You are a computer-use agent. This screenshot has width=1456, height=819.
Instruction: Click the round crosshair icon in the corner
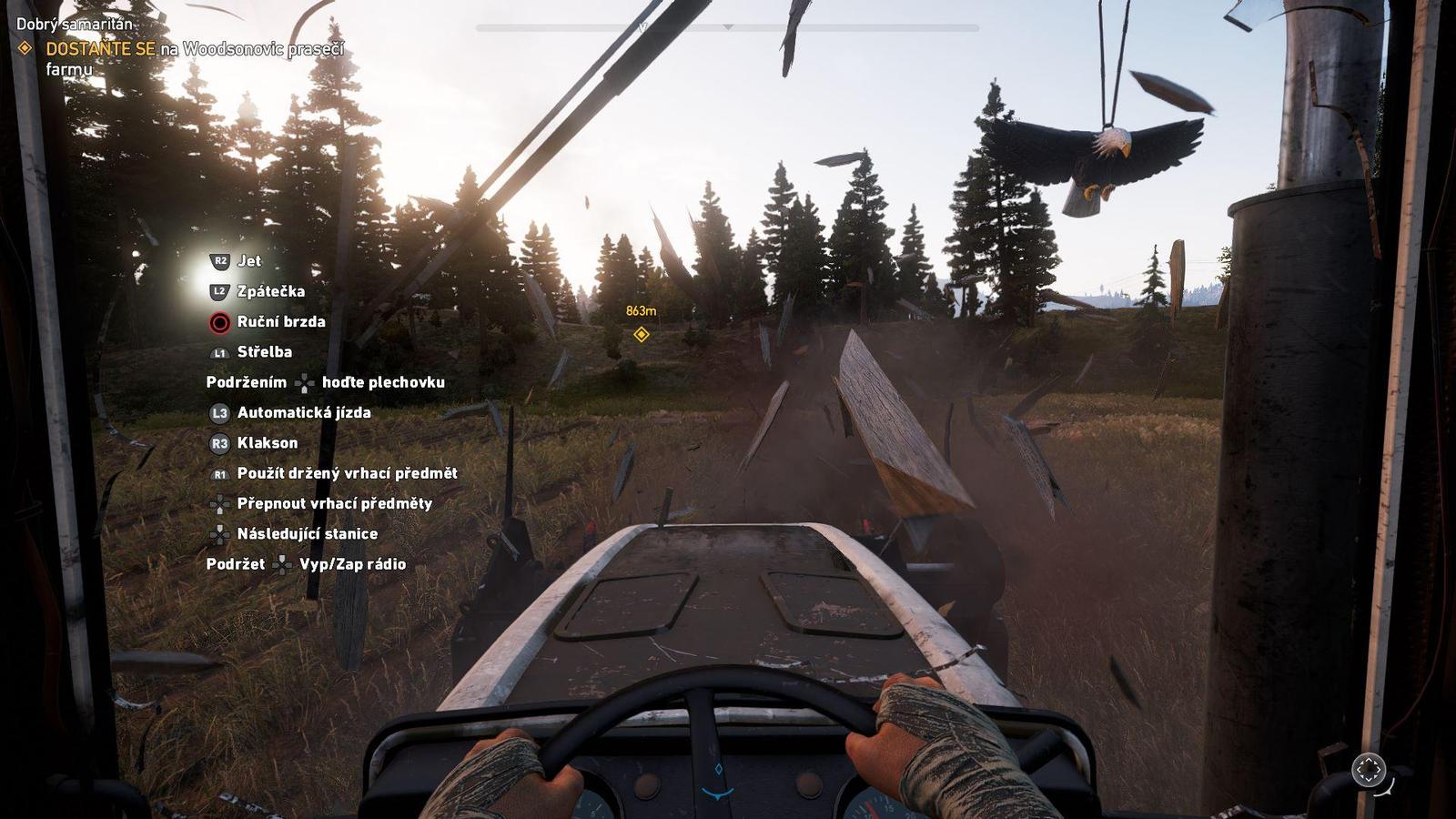1368,770
